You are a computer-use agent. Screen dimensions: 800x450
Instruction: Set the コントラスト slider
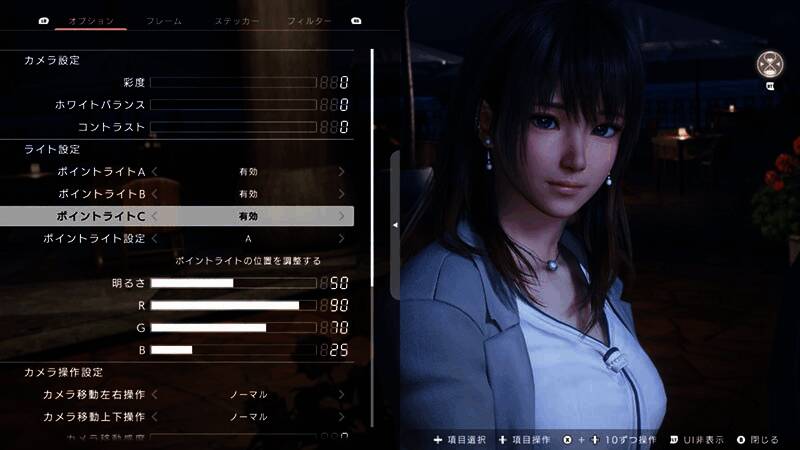coord(232,127)
